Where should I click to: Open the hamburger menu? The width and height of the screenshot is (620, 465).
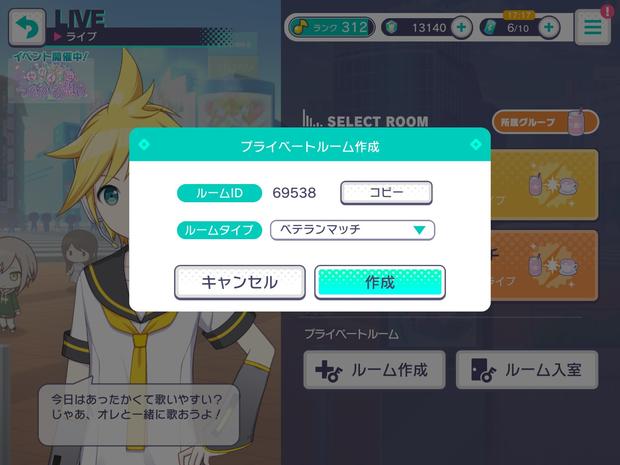click(x=593, y=27)
